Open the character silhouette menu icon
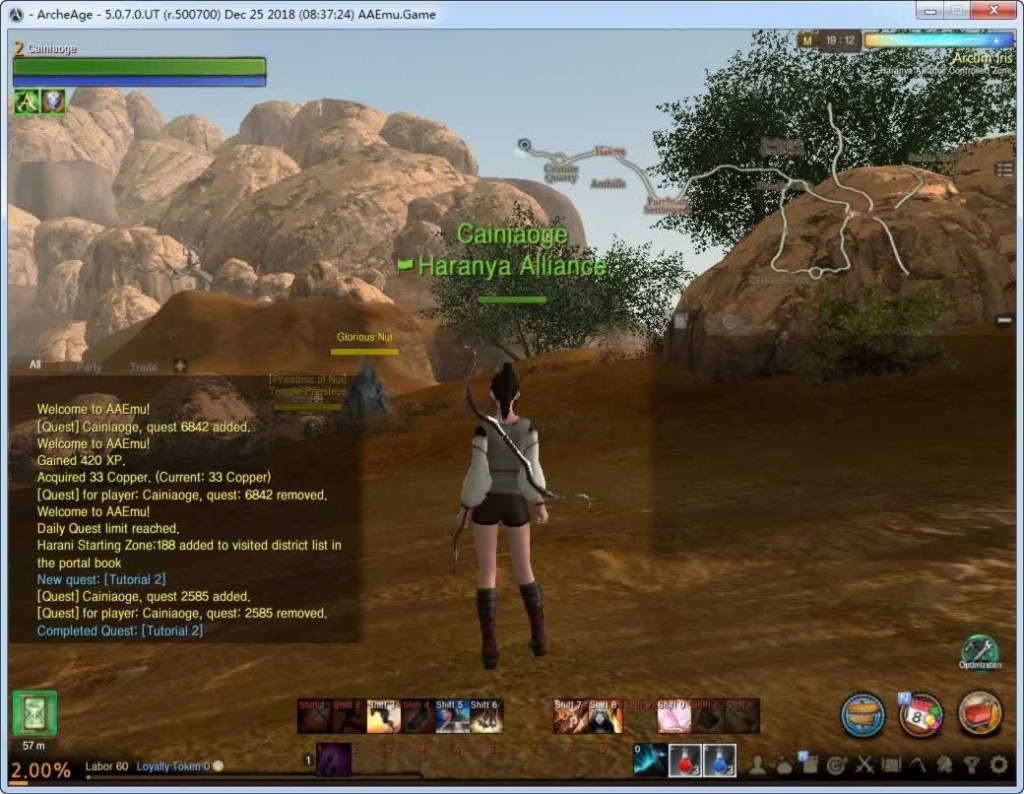This screenshot has width=1024, height=794. pos(758,766)
